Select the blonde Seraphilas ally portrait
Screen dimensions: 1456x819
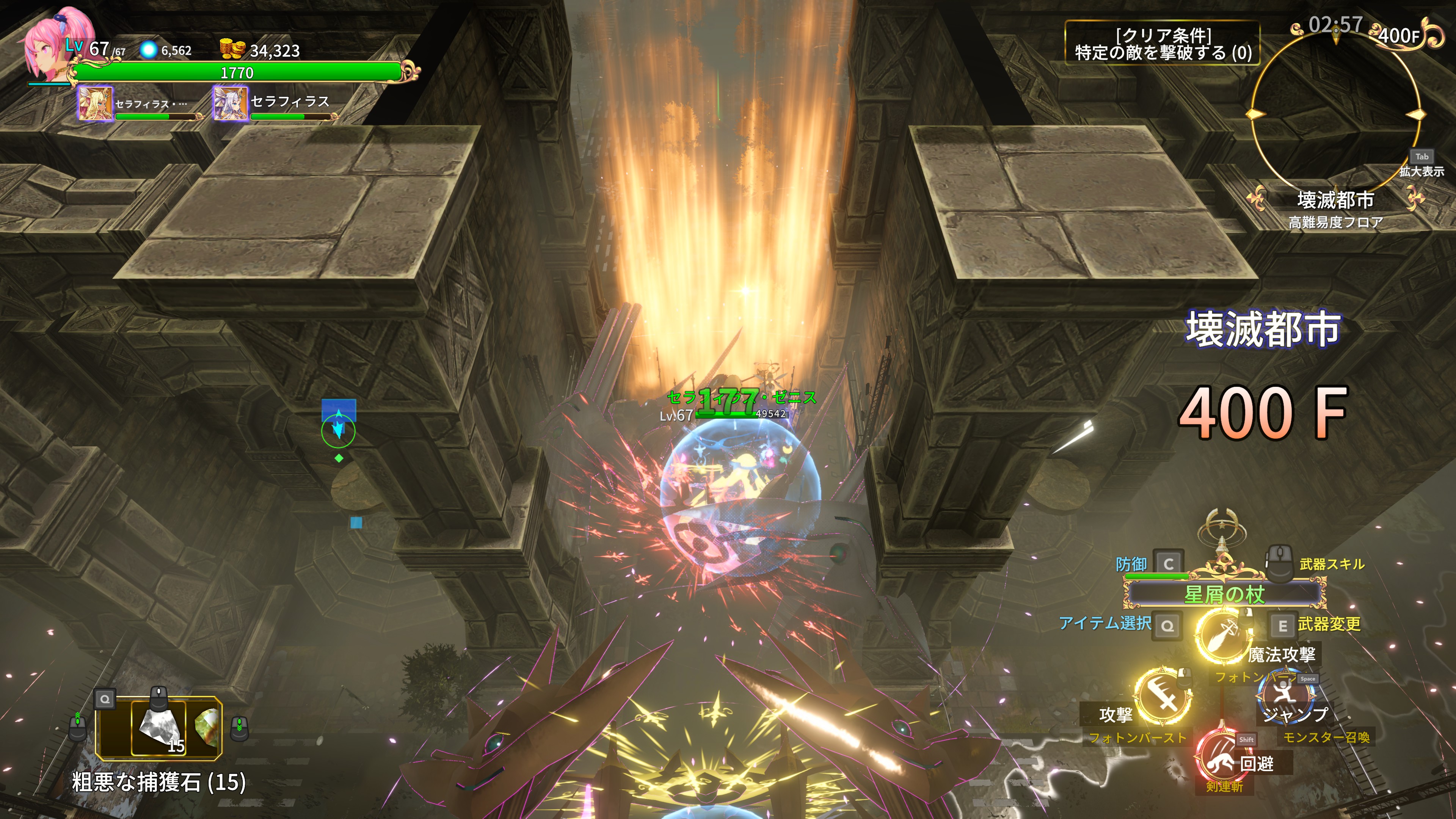[x=95, y=104]
